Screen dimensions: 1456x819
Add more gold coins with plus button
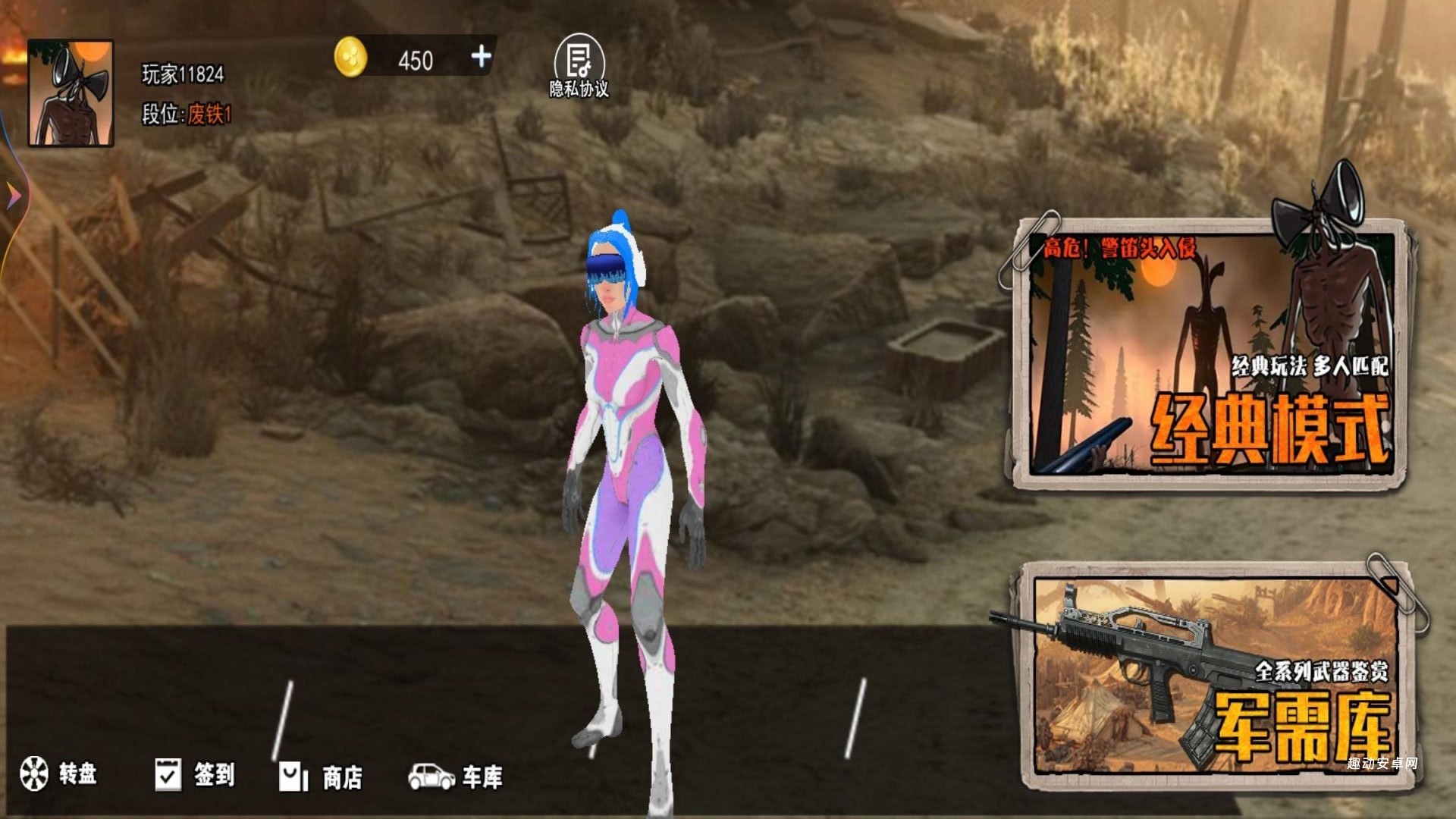tap(481, 57)
